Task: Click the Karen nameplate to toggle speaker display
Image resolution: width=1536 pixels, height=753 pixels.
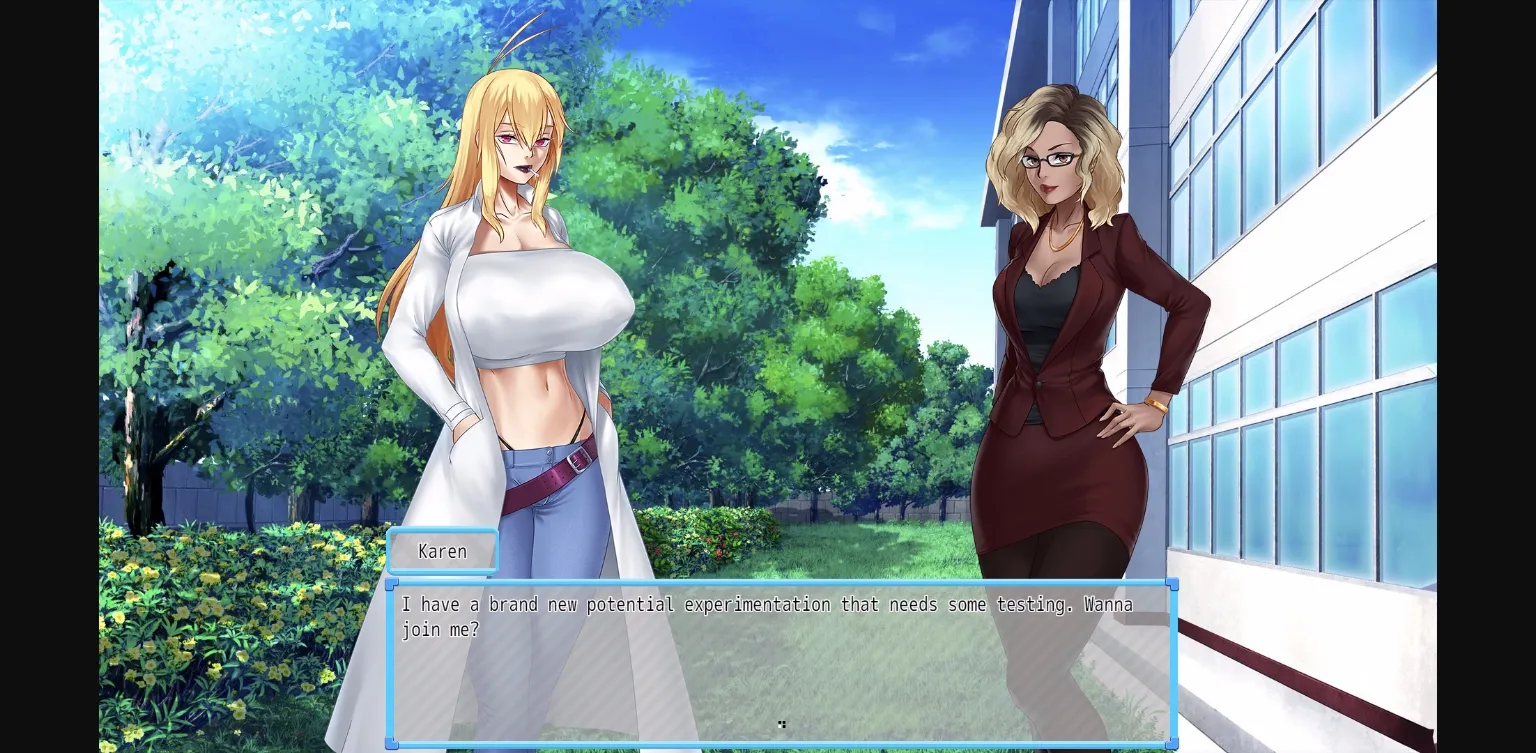Action: [443, 551]
